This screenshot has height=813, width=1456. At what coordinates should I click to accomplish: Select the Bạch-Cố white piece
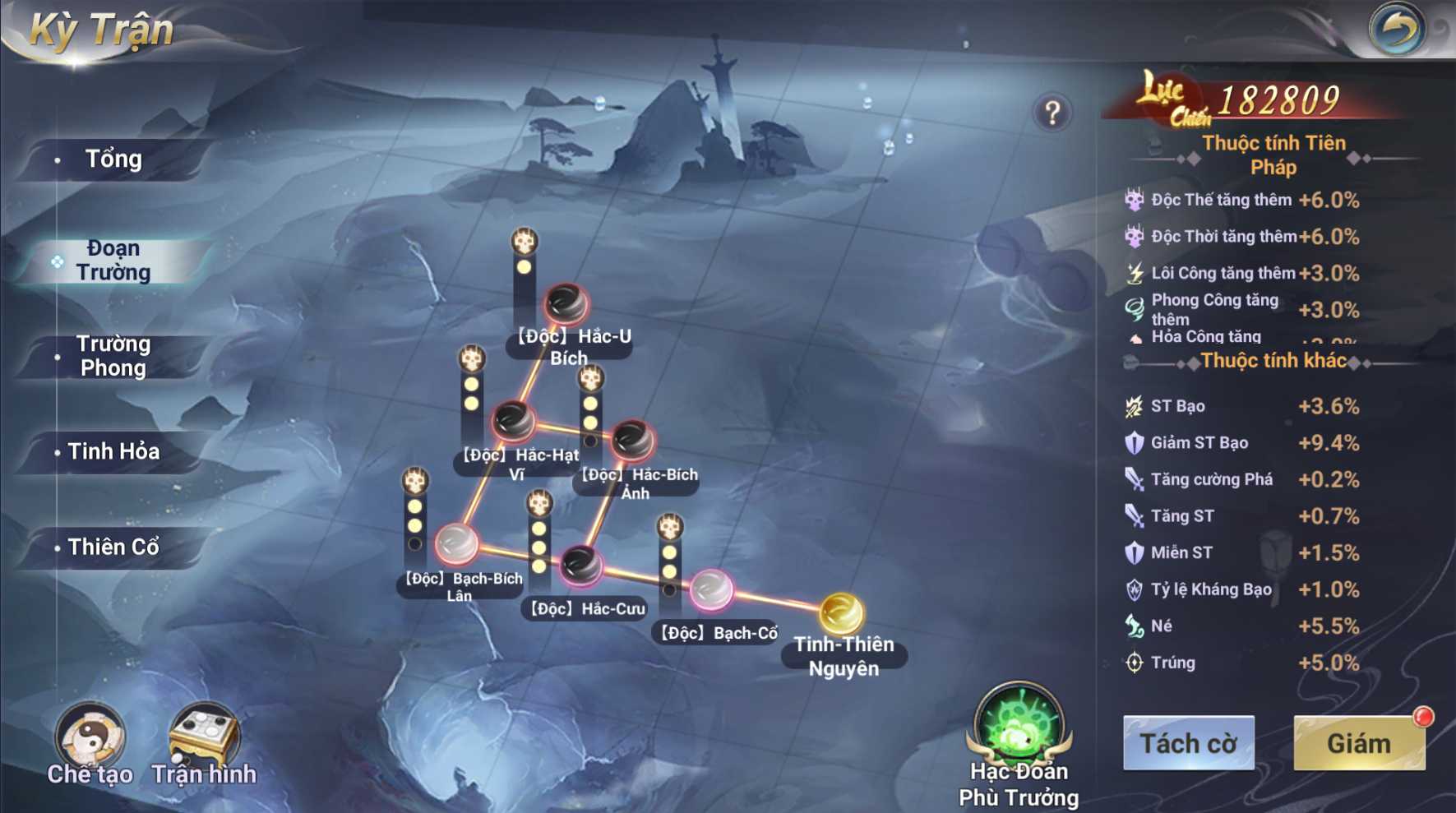tap(710, 589)
